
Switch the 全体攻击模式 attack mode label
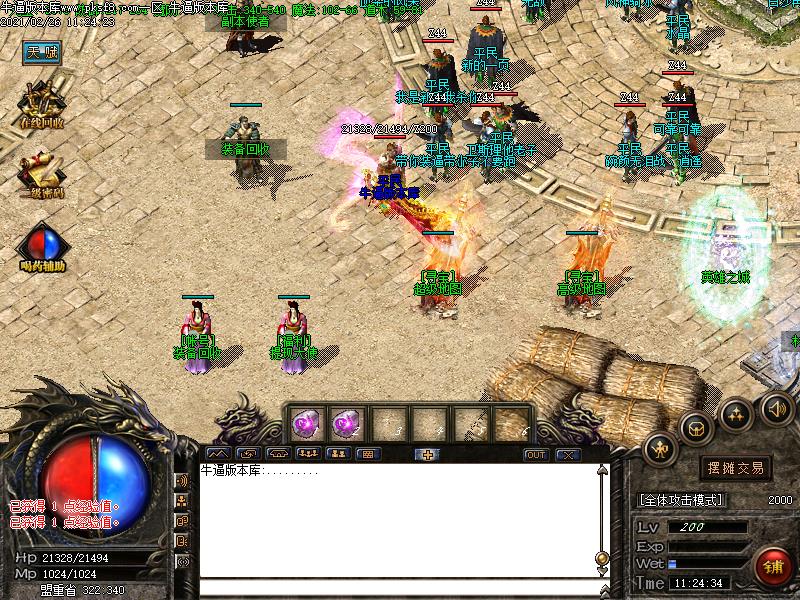[x=681, y=500]
